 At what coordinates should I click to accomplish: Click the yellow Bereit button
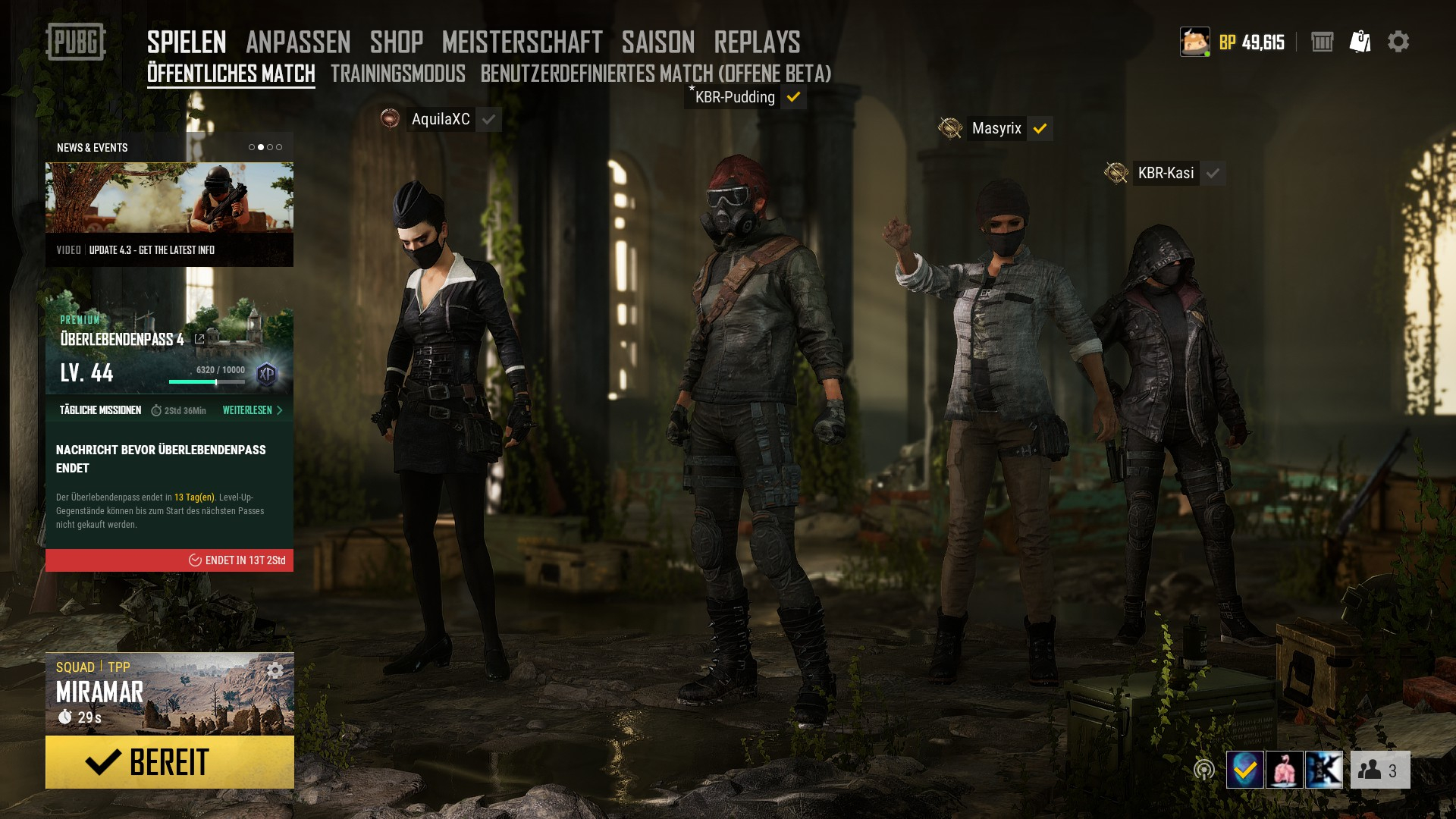pyautogui.click(x=169, y=762)
